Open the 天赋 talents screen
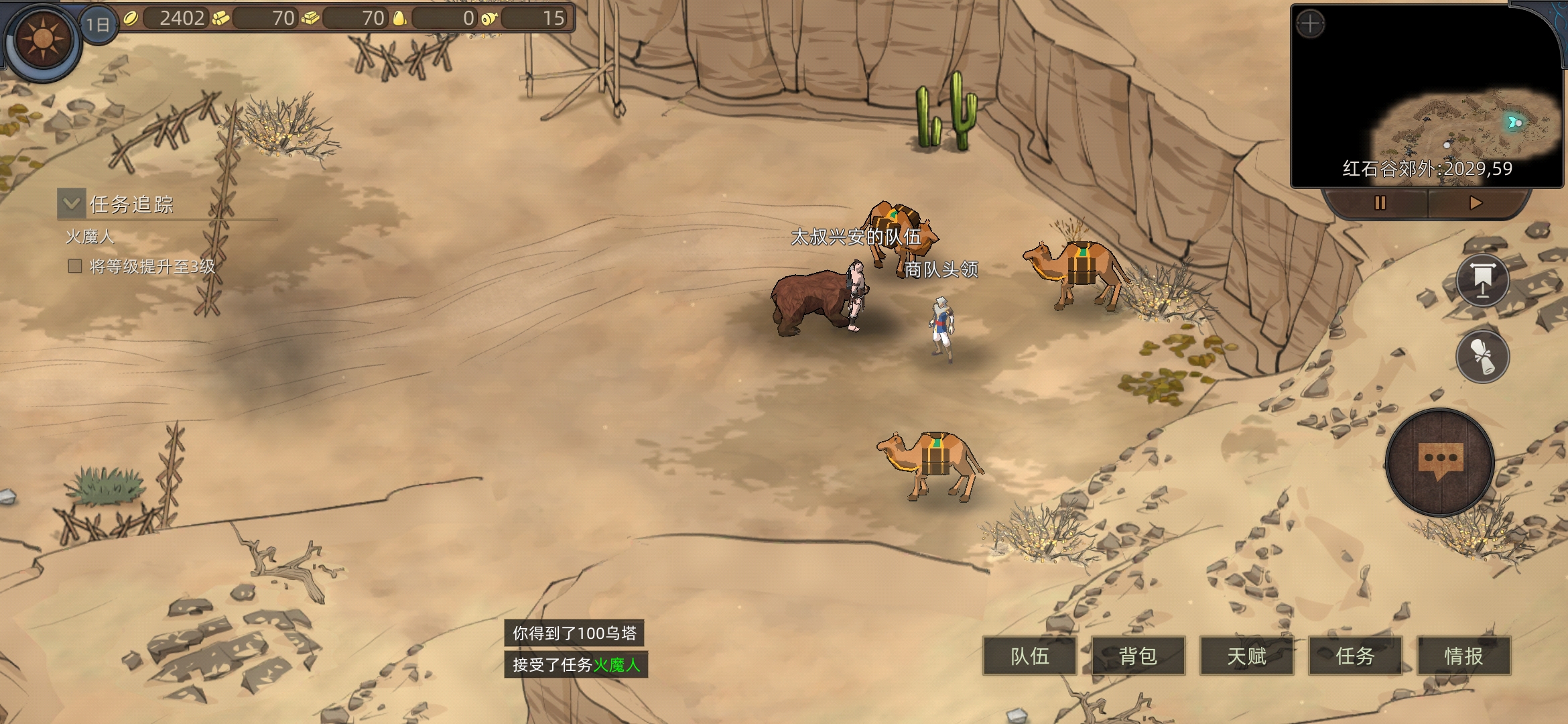Image resolution: width=1568 pixels, height=724 pixels. tap(1246, 656)
